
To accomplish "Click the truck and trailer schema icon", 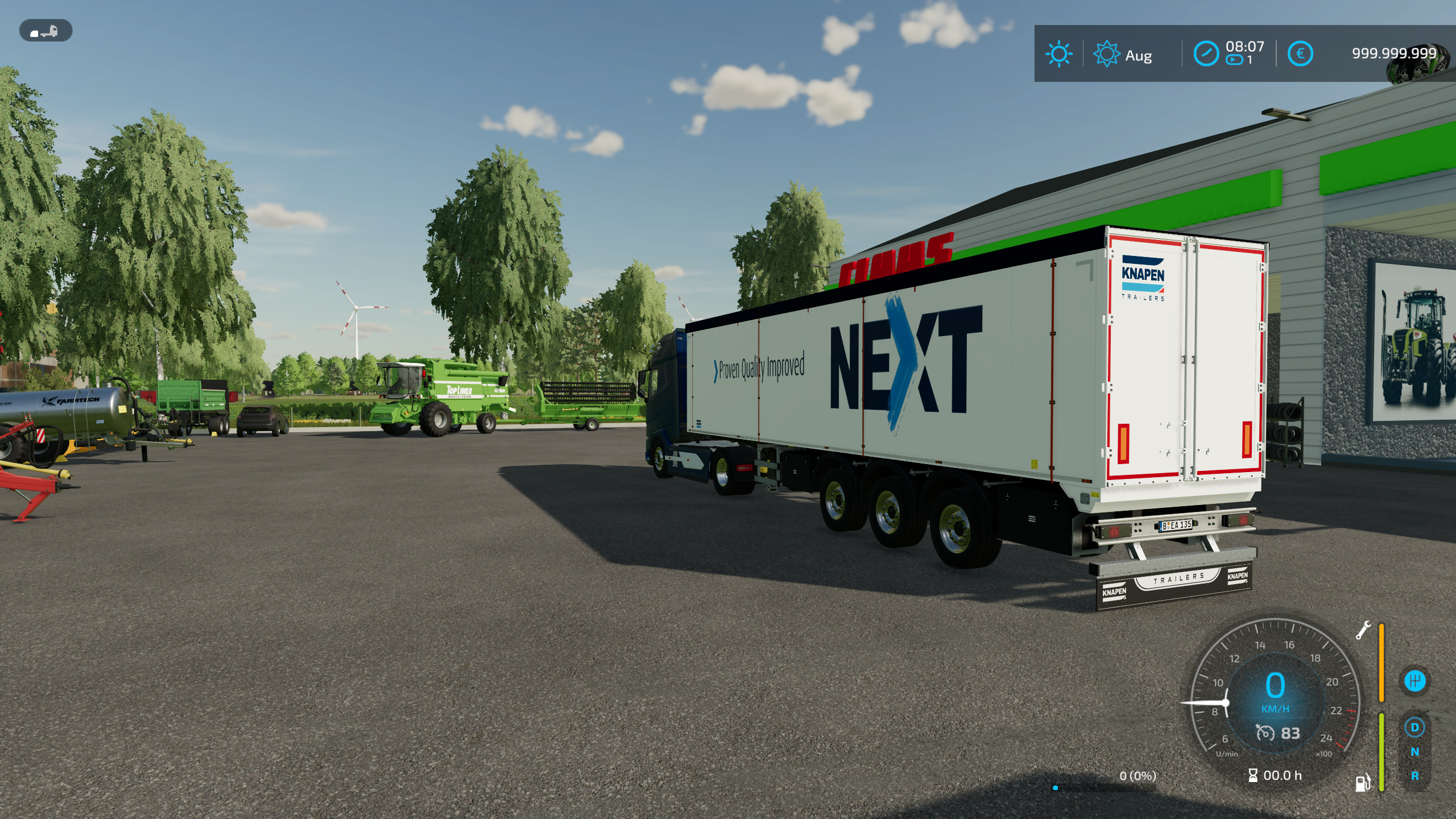I will point(45,31).
